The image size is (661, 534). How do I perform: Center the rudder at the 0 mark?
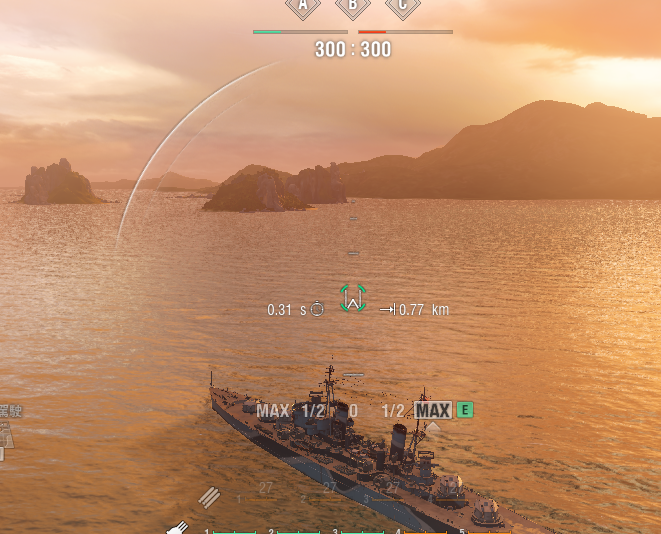tap(353, 410)
